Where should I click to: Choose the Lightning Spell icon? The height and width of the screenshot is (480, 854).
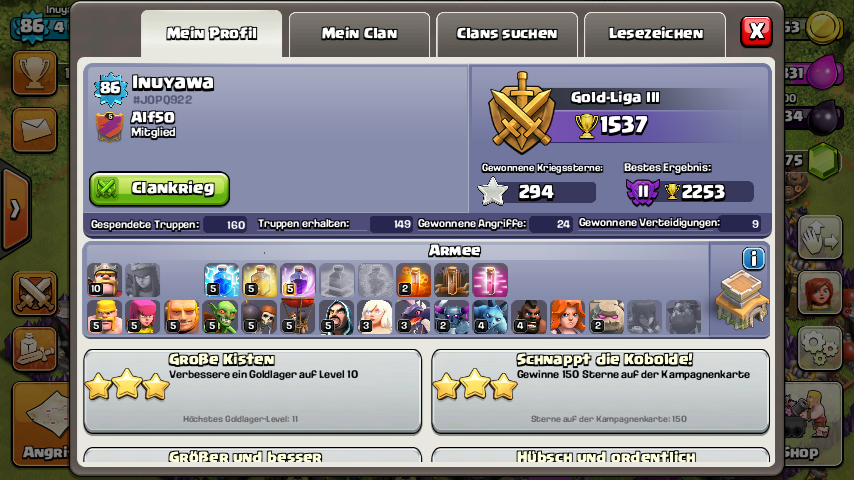point(221,280)
